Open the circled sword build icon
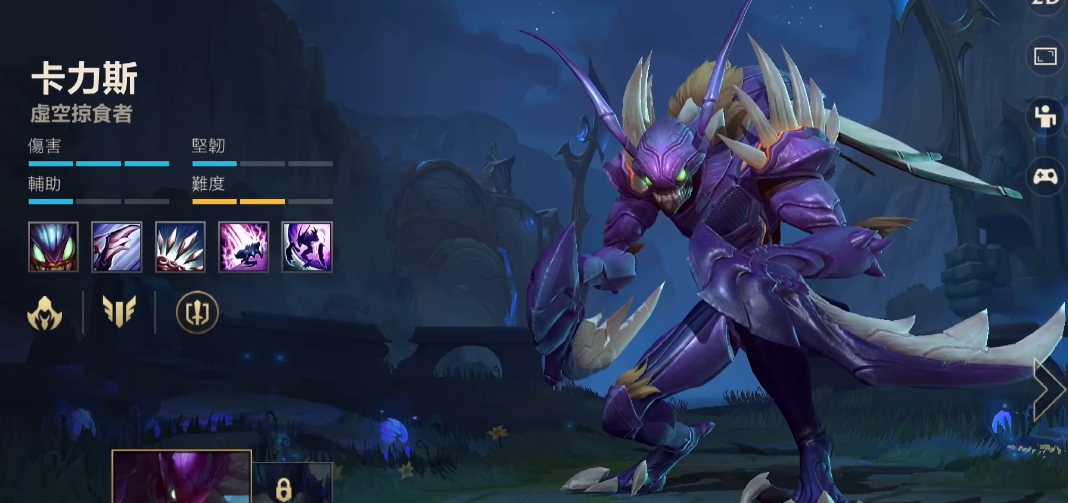 pyautogui.click(x=197, y=313)
